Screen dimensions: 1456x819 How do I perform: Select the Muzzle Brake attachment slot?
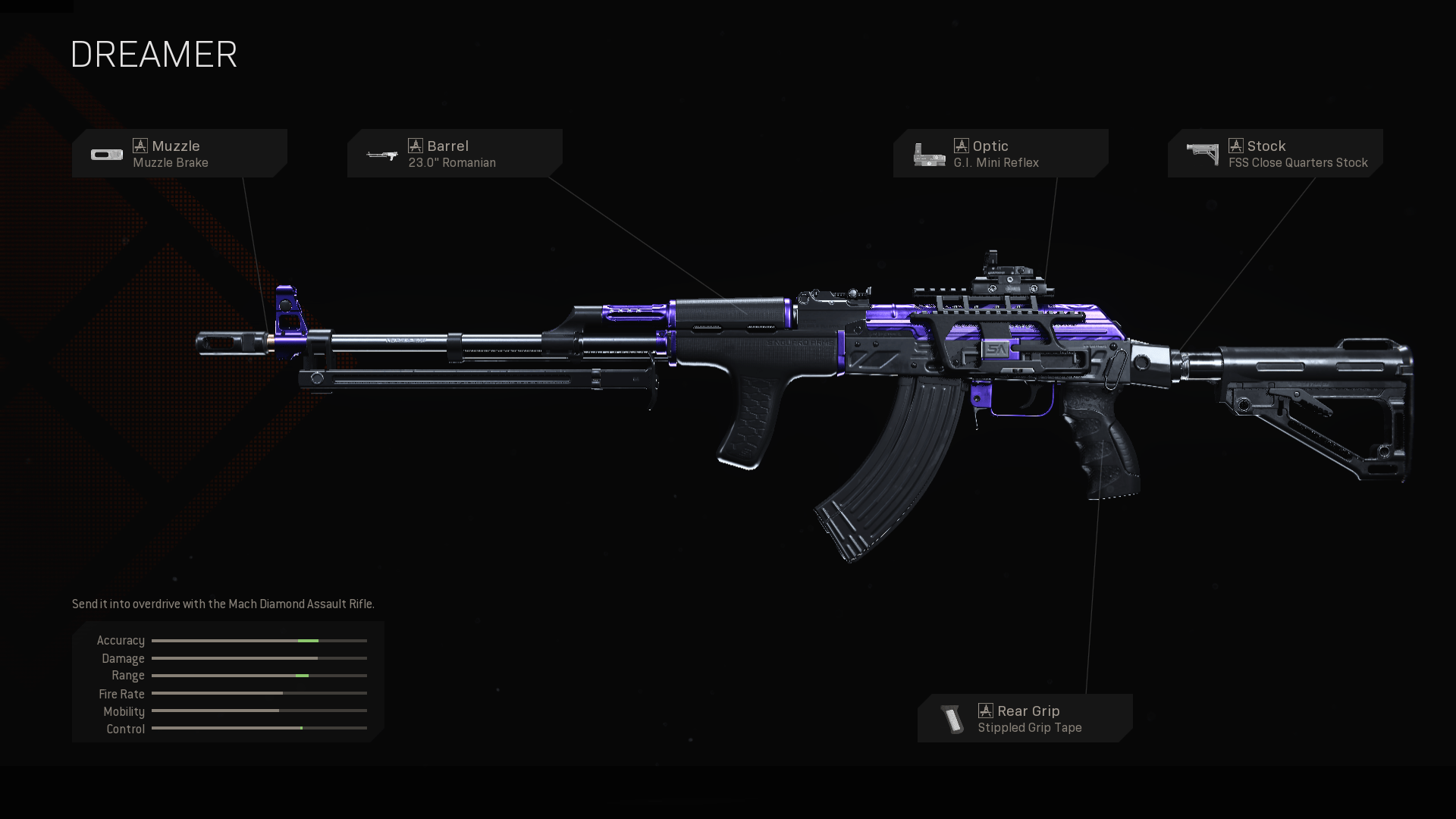[x=179, y=153]
